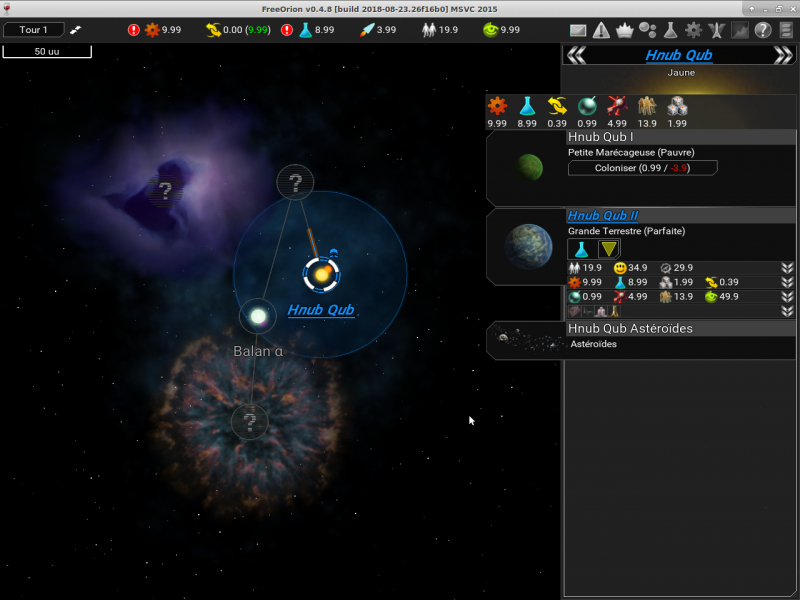Open the messages envelope icon
The width and height of the screenshot is (800, 600).
coord(578,30)
